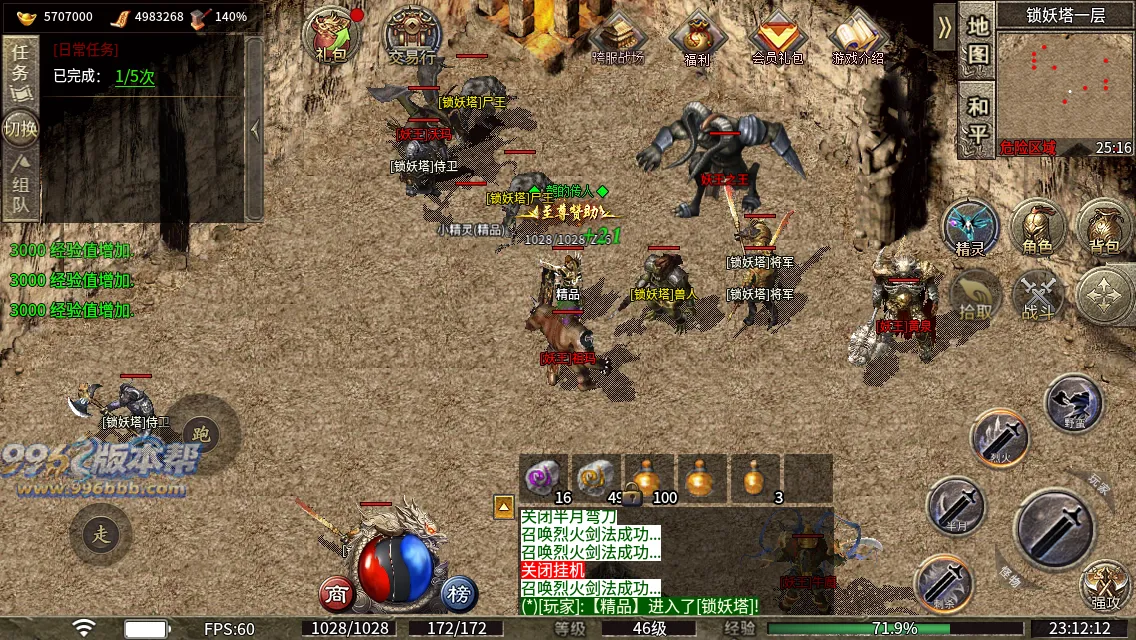Screen dimensions: 1136x640
Task: Collapse the top menu with the double arrow
Action: click(x=944, y=27)
